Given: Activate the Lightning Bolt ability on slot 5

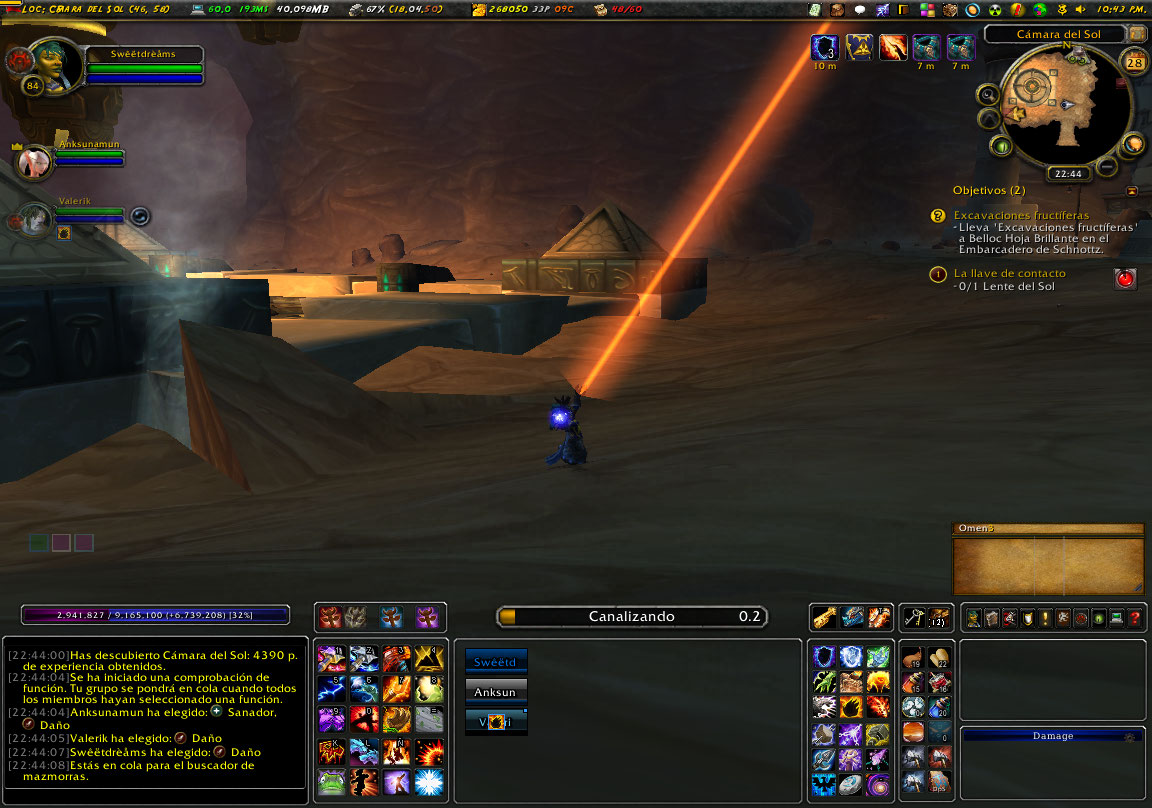Looking at the screenshot, I should (332, 688).
